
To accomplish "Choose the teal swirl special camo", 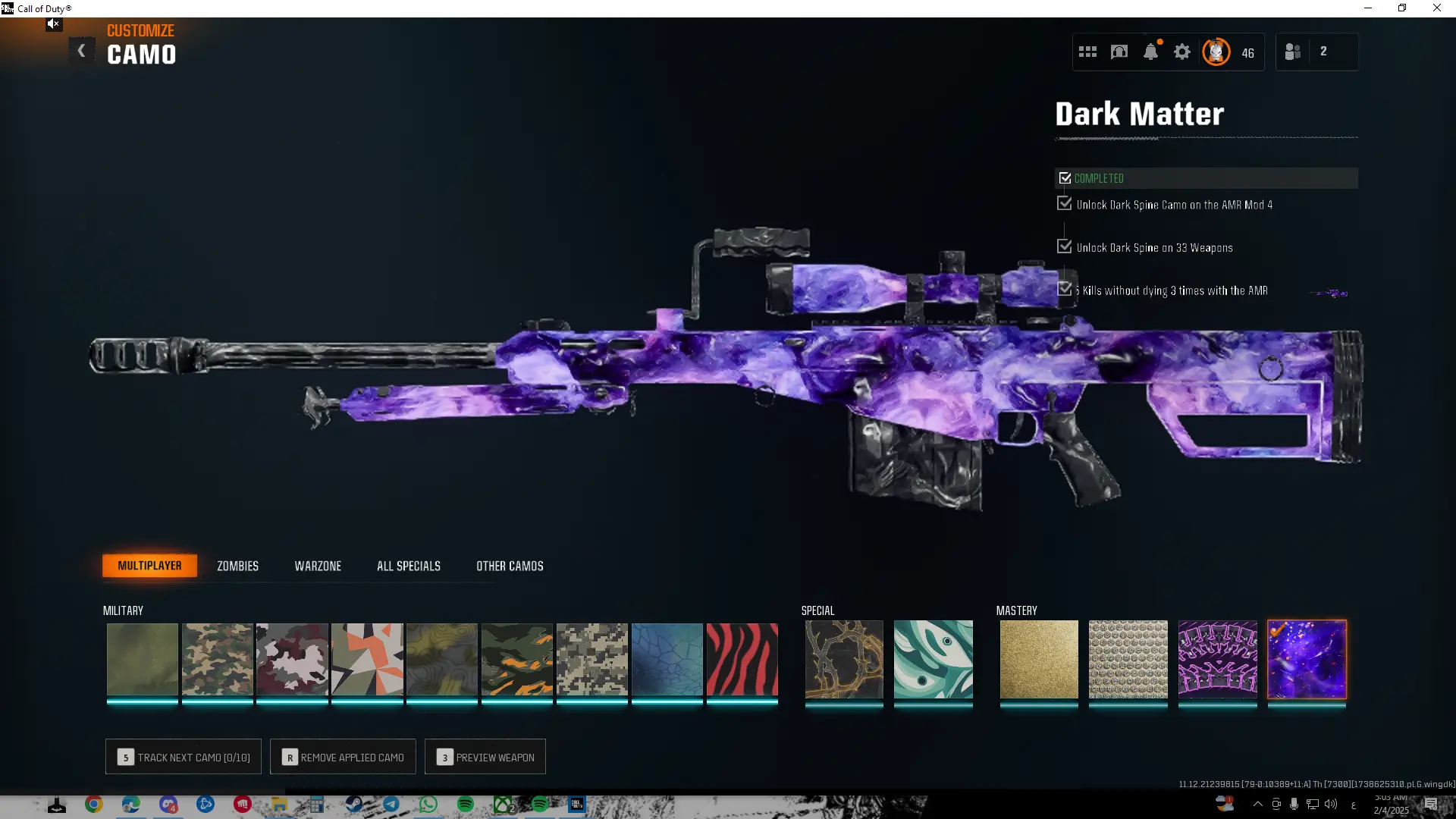I will (x=933, y=659).
